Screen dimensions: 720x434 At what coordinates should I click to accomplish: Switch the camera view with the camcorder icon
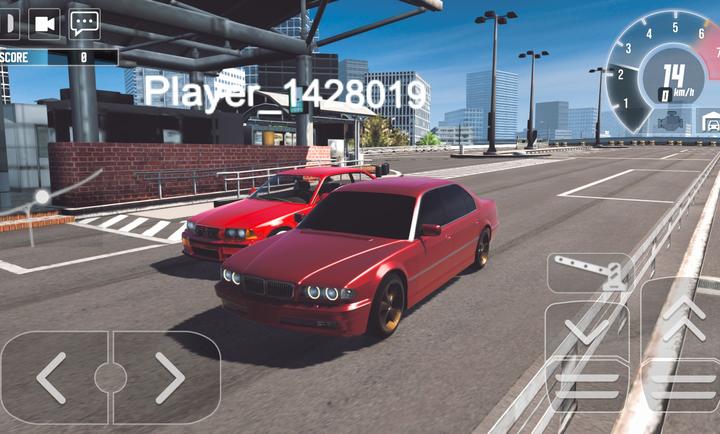click(x=44, y=22)
